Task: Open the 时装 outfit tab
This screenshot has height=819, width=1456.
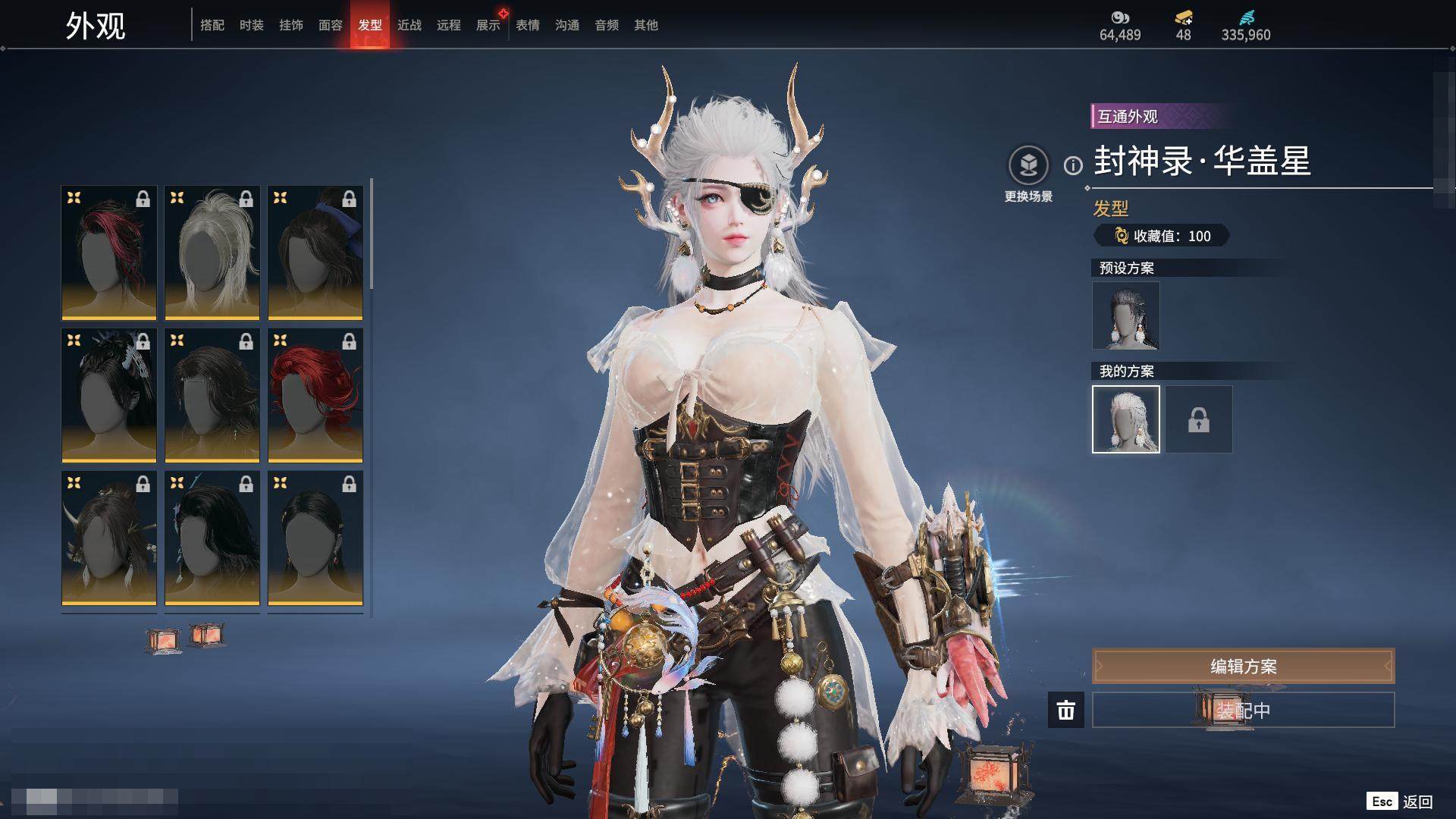Action: point(252,25)
